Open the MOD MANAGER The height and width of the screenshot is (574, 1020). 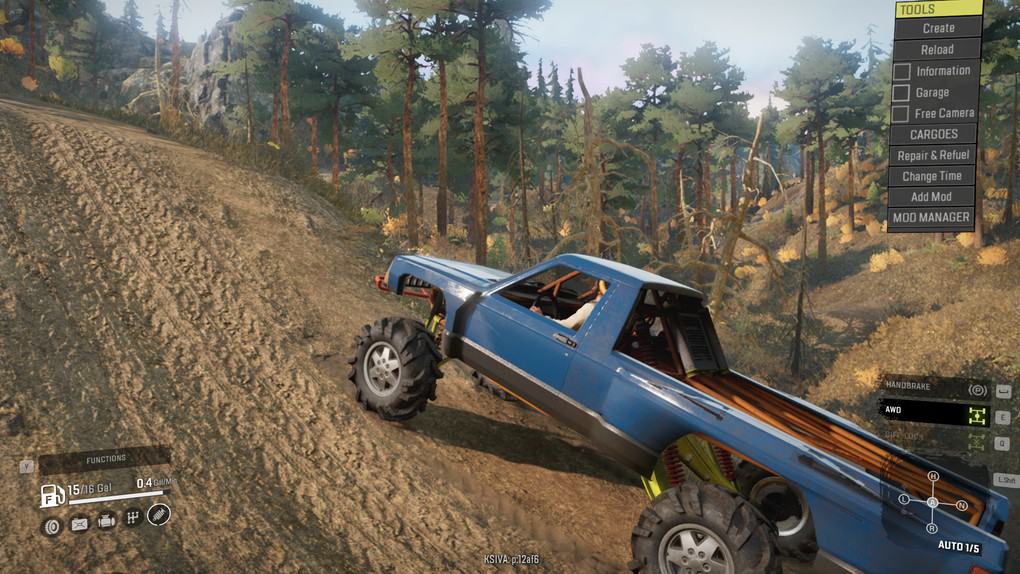(x=931, y=217)
